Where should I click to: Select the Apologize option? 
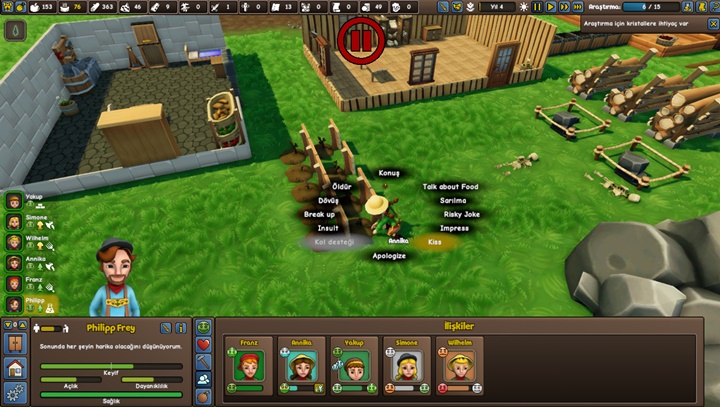[389, 256]
